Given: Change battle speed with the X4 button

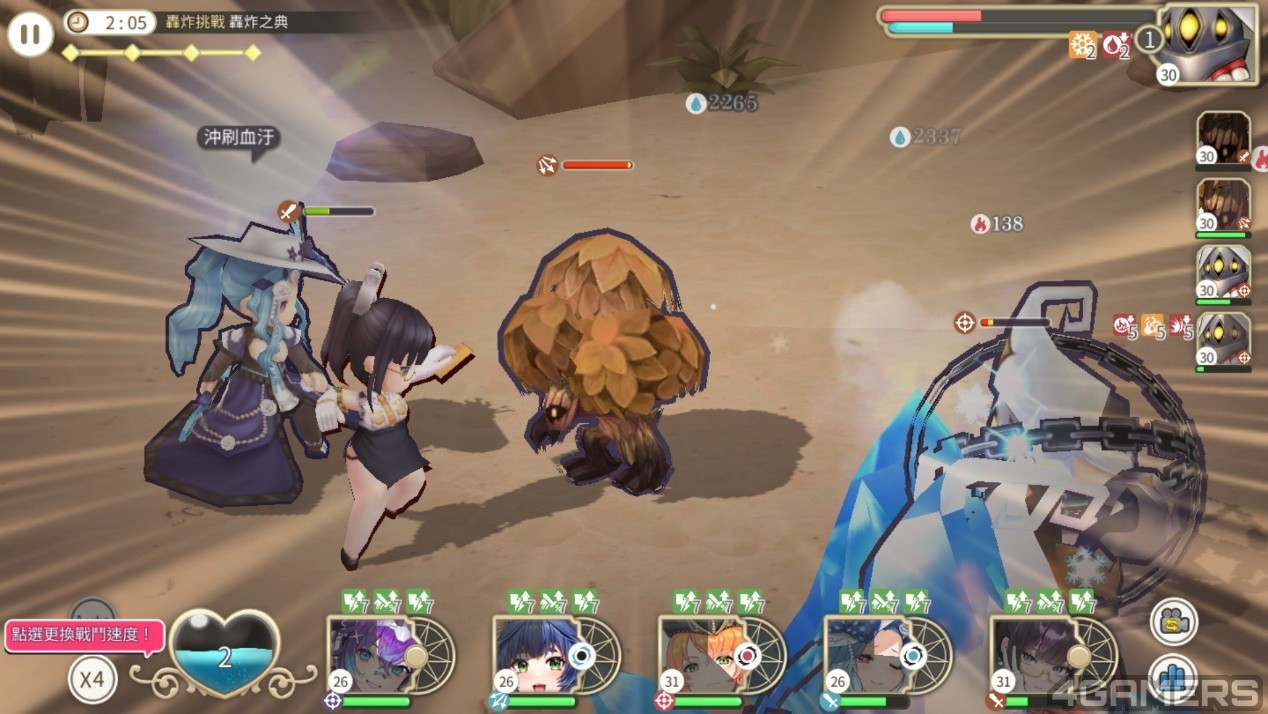Looking at the screenshot, I should coord(92,680).
